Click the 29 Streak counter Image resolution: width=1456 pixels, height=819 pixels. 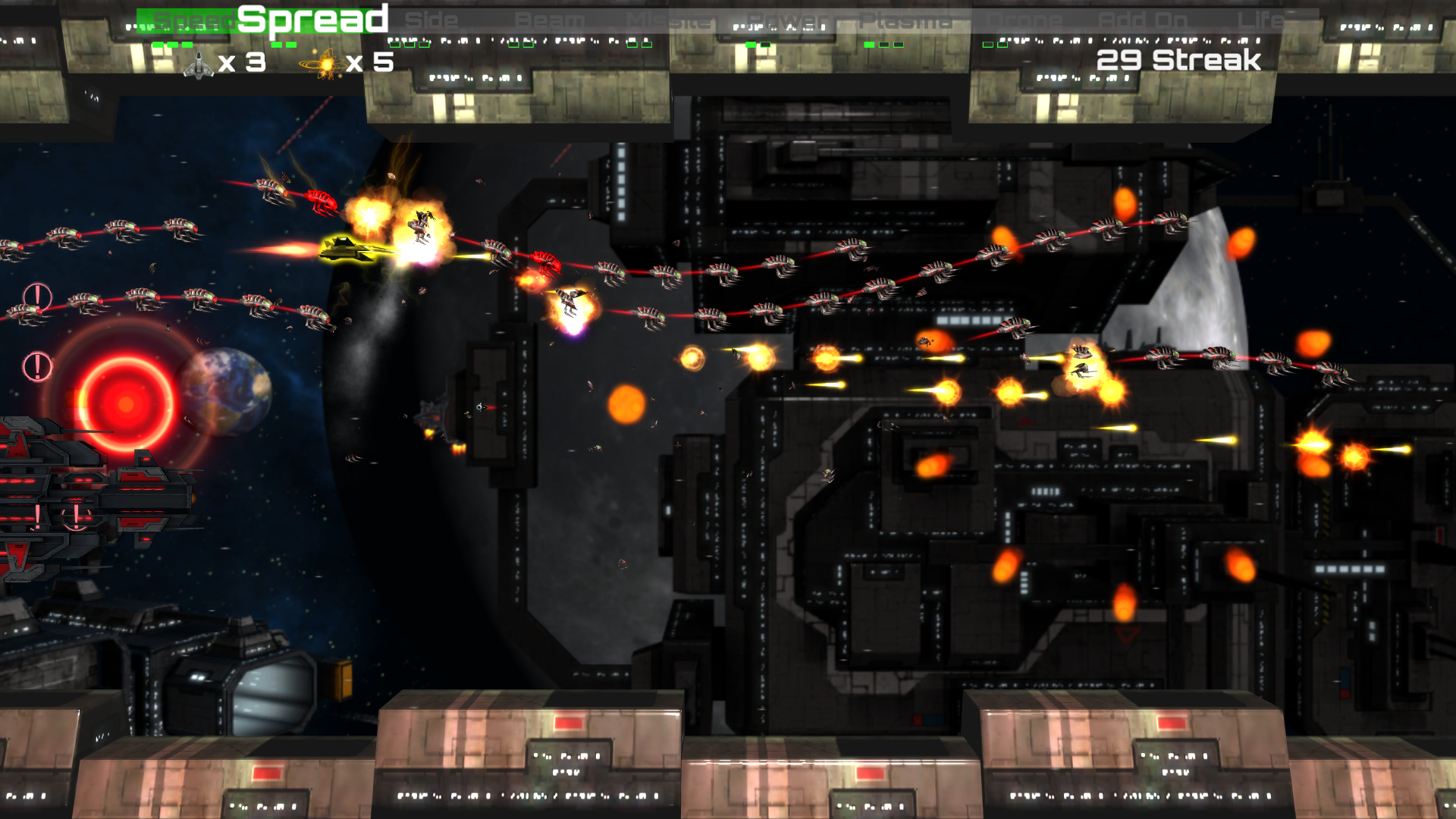[1178, 57]
